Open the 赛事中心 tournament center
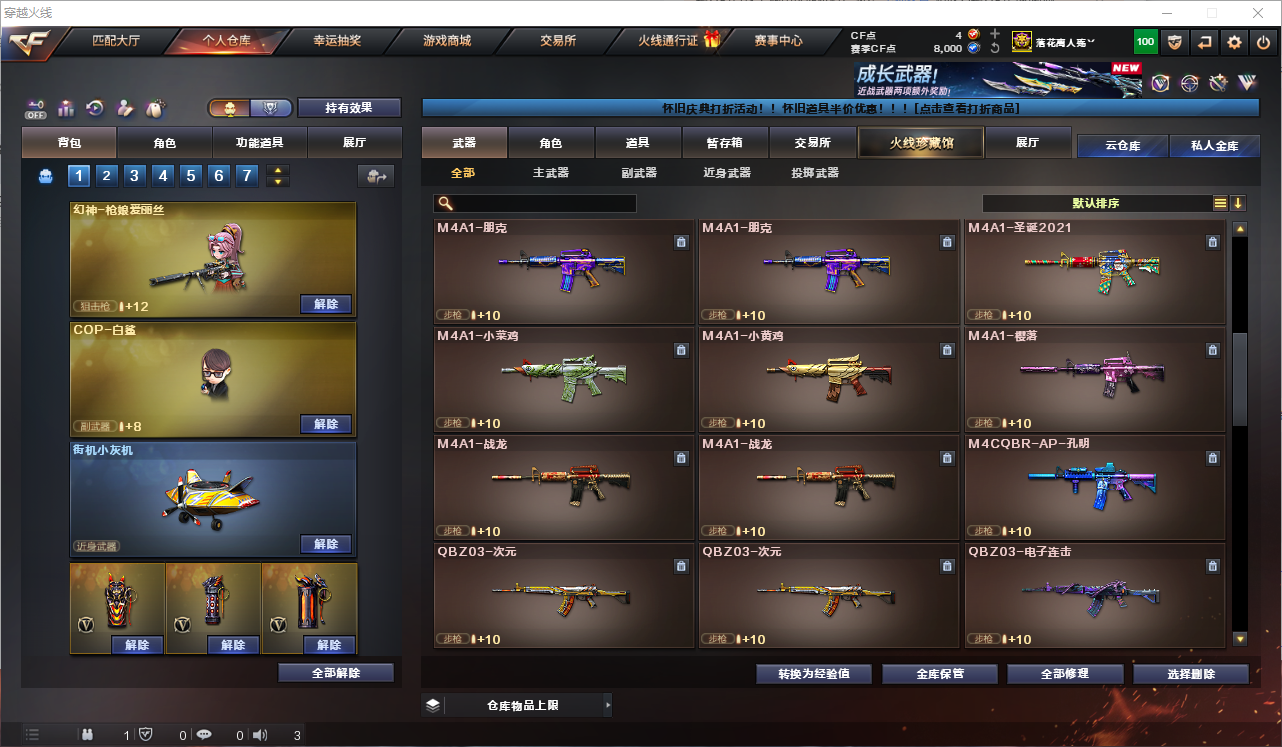 tap(778, 41)
